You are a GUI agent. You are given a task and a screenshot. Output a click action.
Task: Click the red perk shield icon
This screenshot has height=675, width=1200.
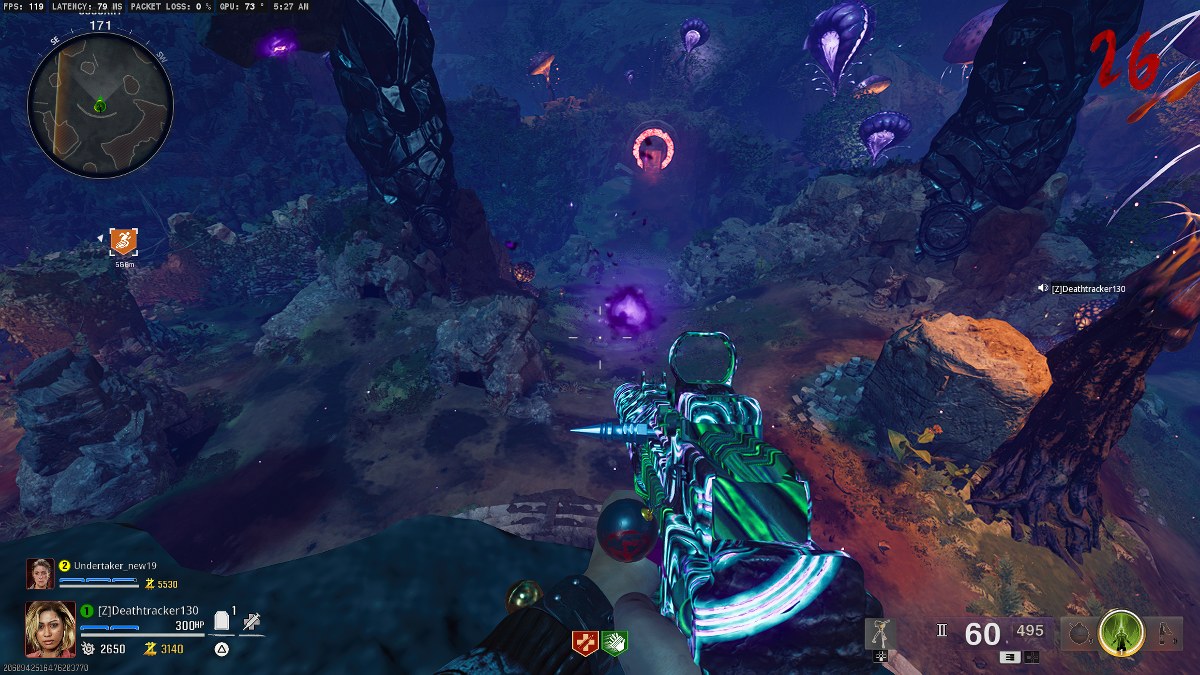click(584, 643)
